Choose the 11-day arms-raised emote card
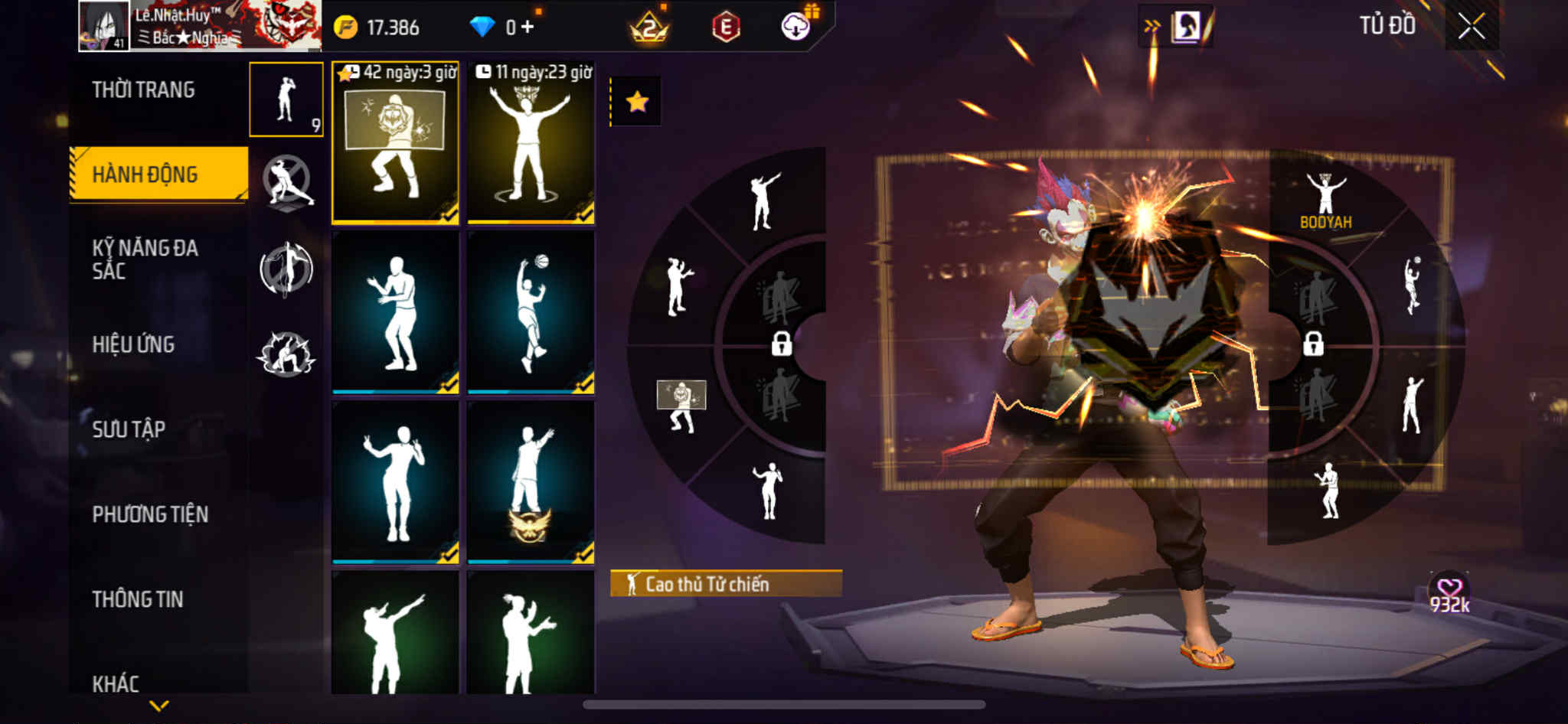 [x=531, y=143]
